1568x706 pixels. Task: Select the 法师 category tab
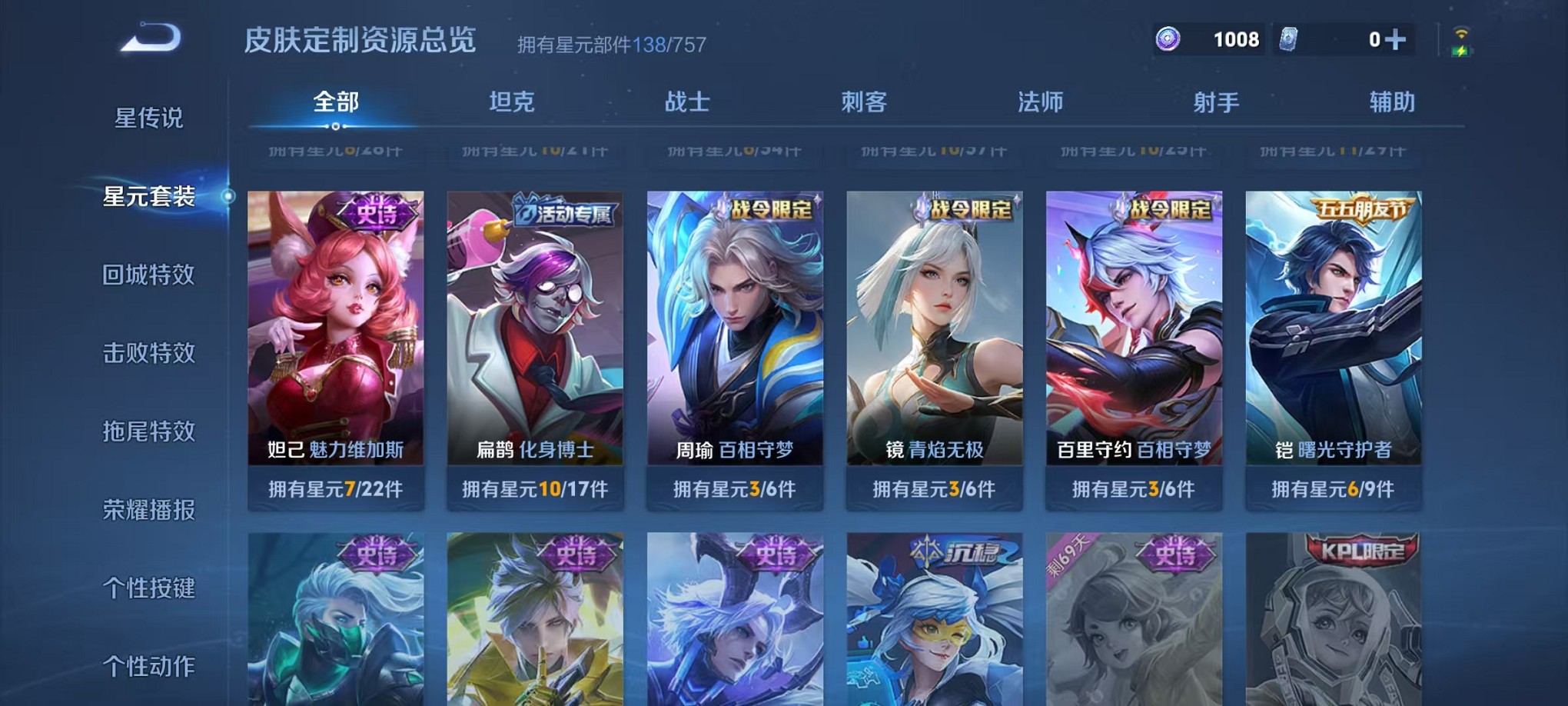click(x=1039, y=100)
